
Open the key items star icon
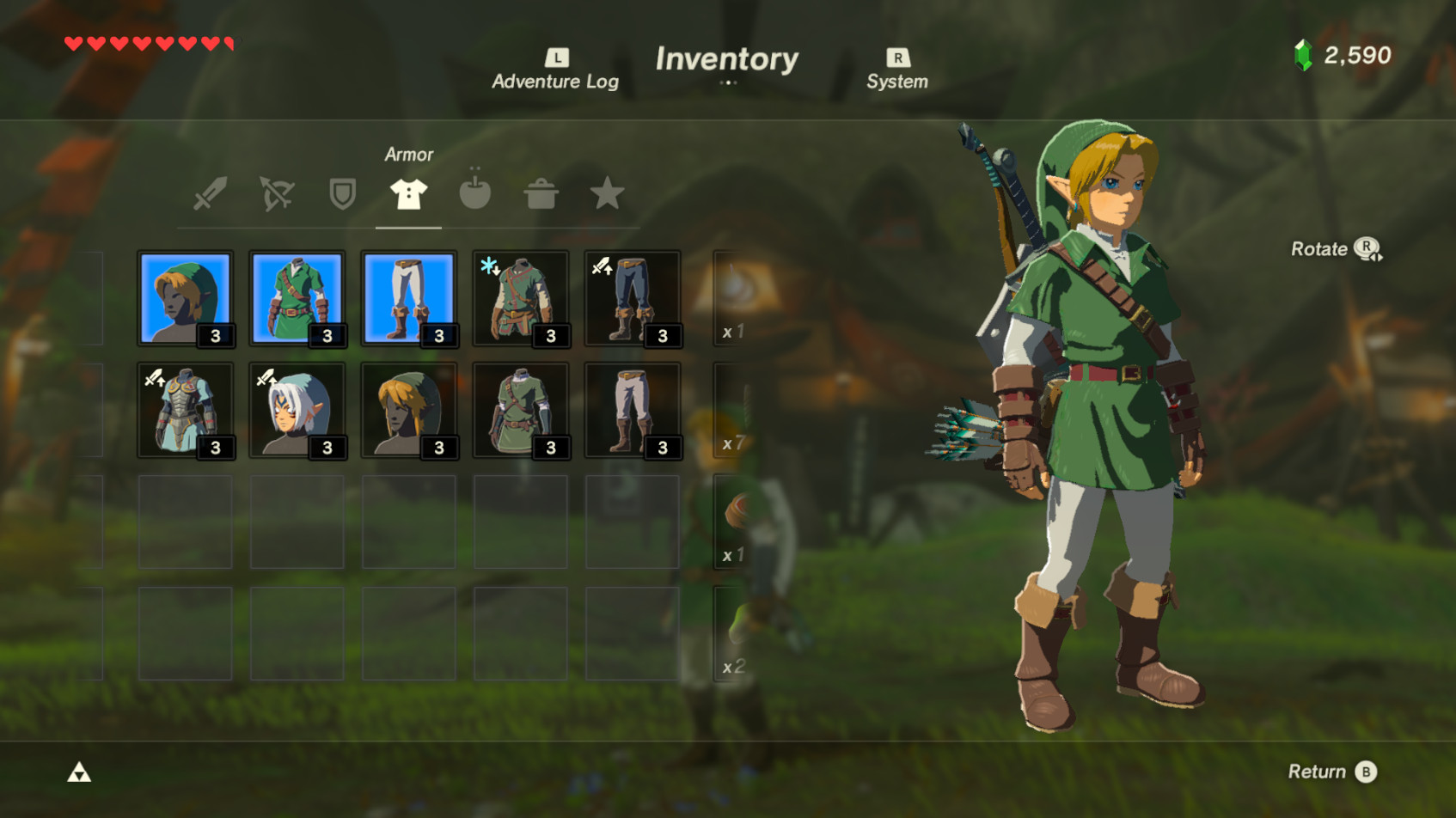click(608, 193)
